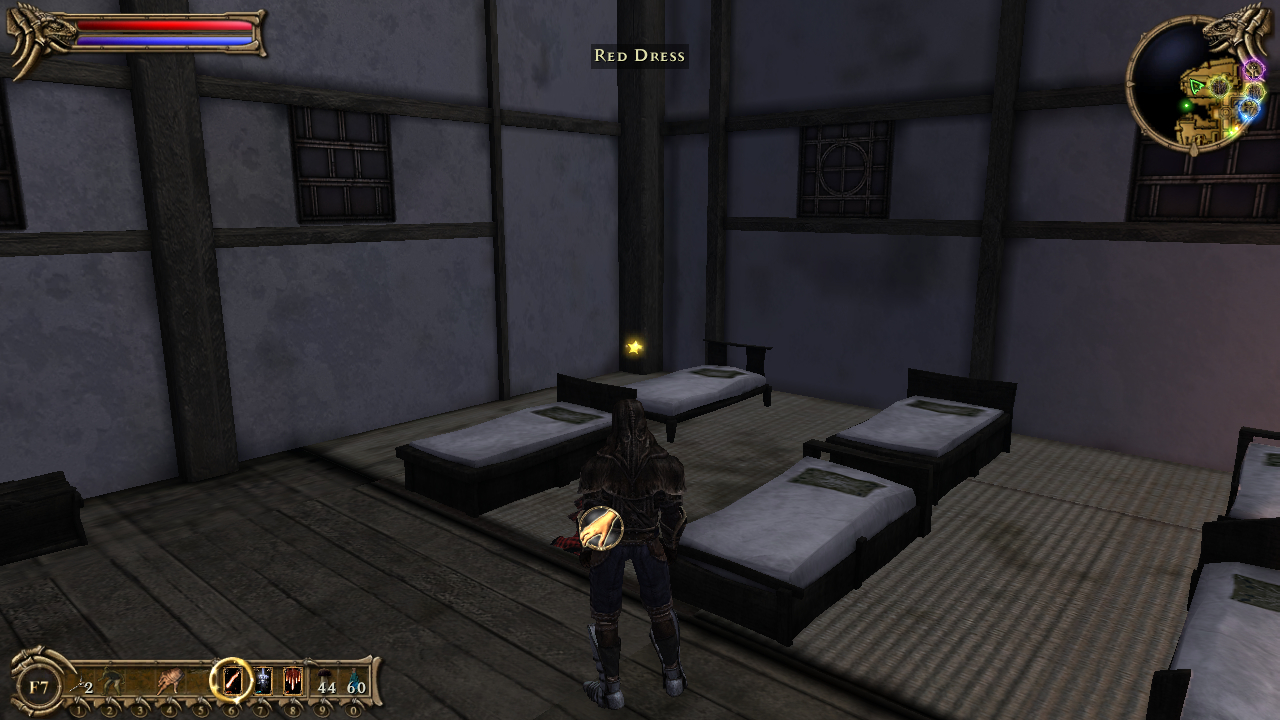Viewport: 1280px width, 720px height.
Task: Select the crouching figure icon in slot 2
Action: [109, 681]
